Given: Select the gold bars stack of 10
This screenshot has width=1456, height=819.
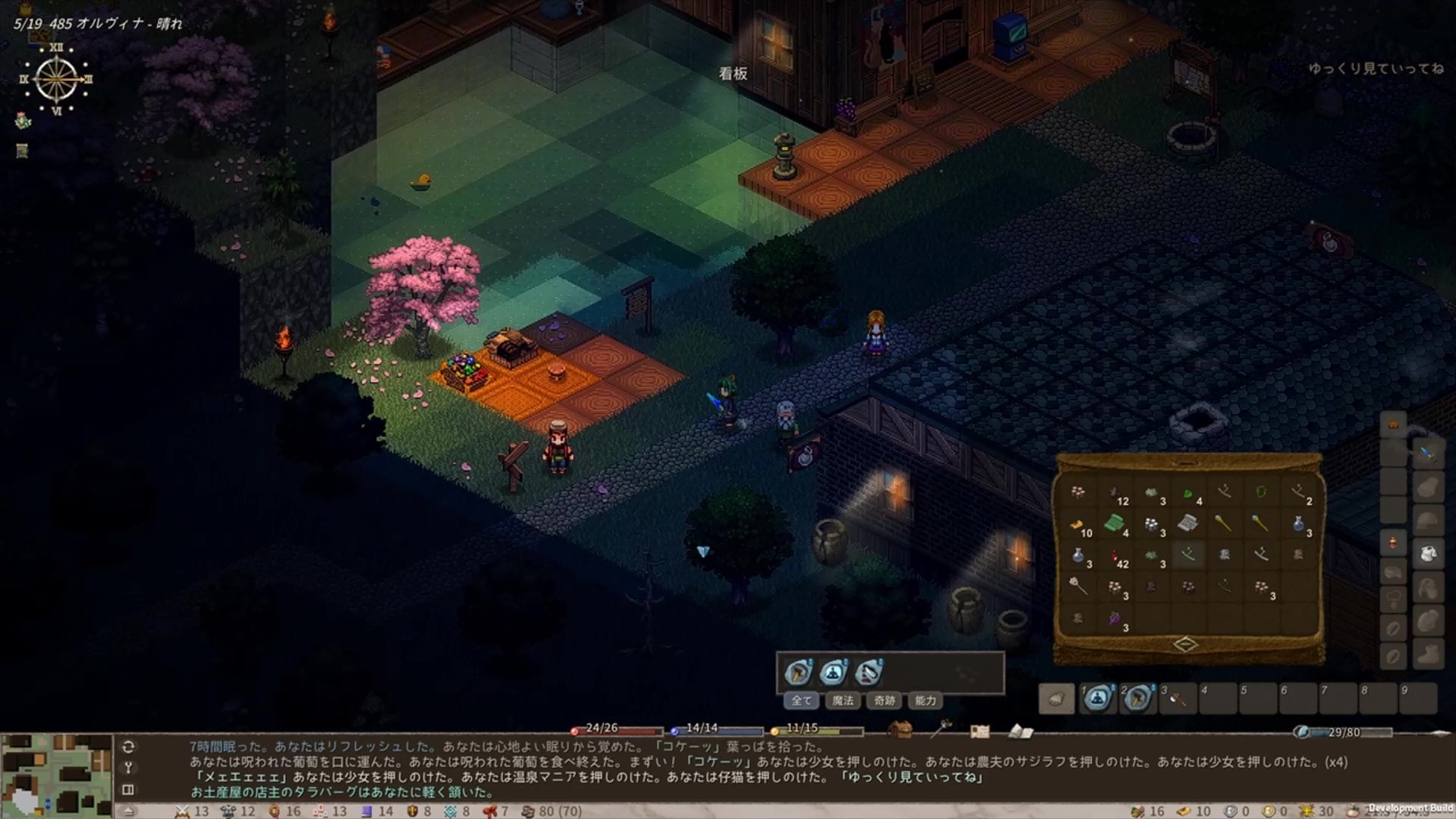Looking at the screenshot, I should 1078,525.
